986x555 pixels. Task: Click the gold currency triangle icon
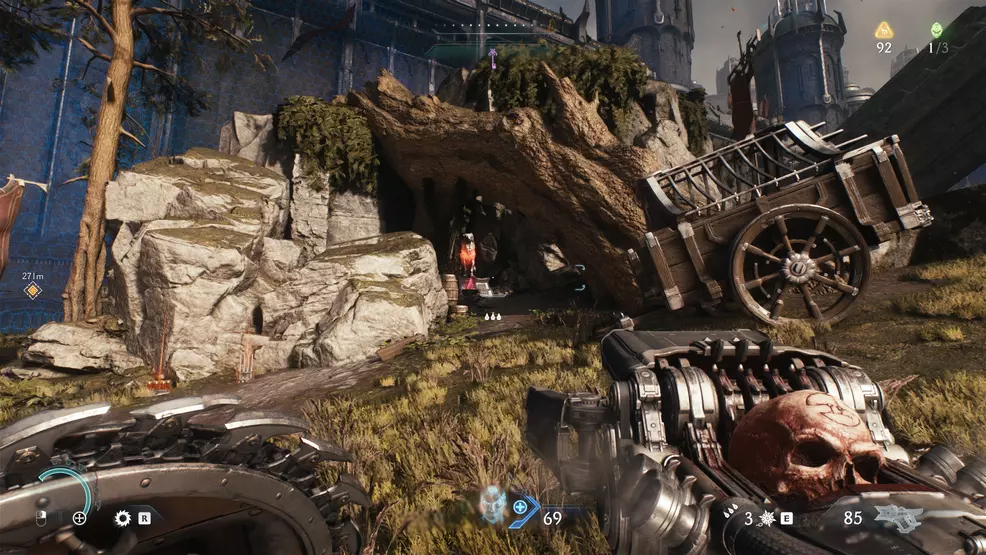884,30
